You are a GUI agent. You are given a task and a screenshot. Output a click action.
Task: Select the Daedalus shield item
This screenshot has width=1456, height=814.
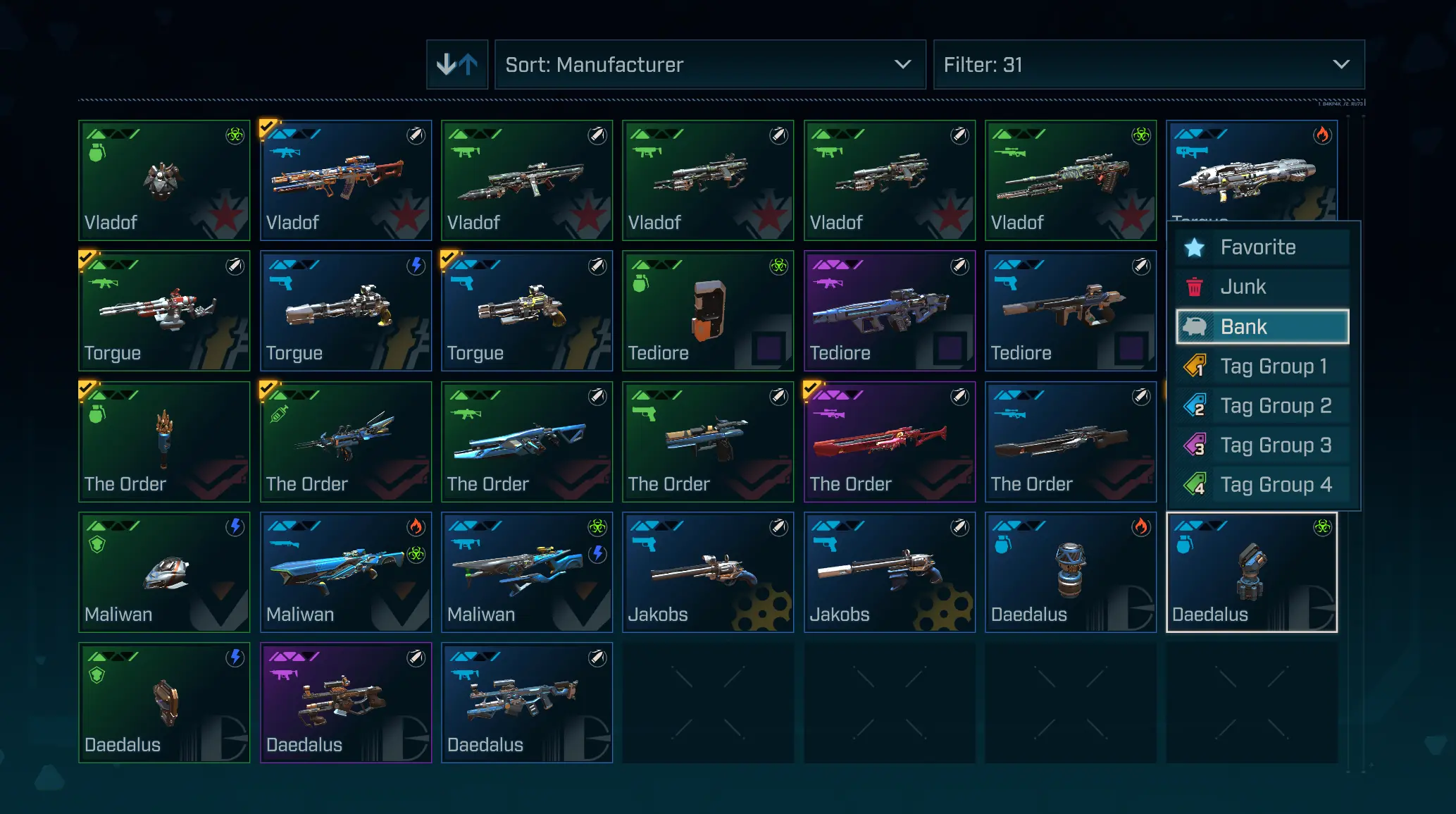pyautogui.click(x=164, y=703)
